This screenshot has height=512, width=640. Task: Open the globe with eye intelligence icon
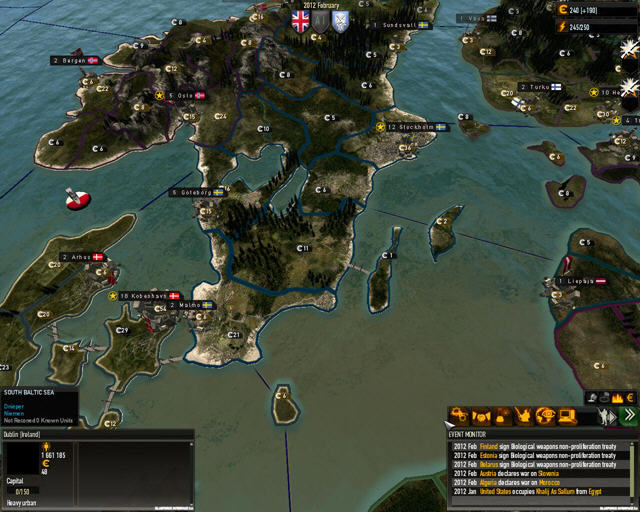(x=546, y=415)
